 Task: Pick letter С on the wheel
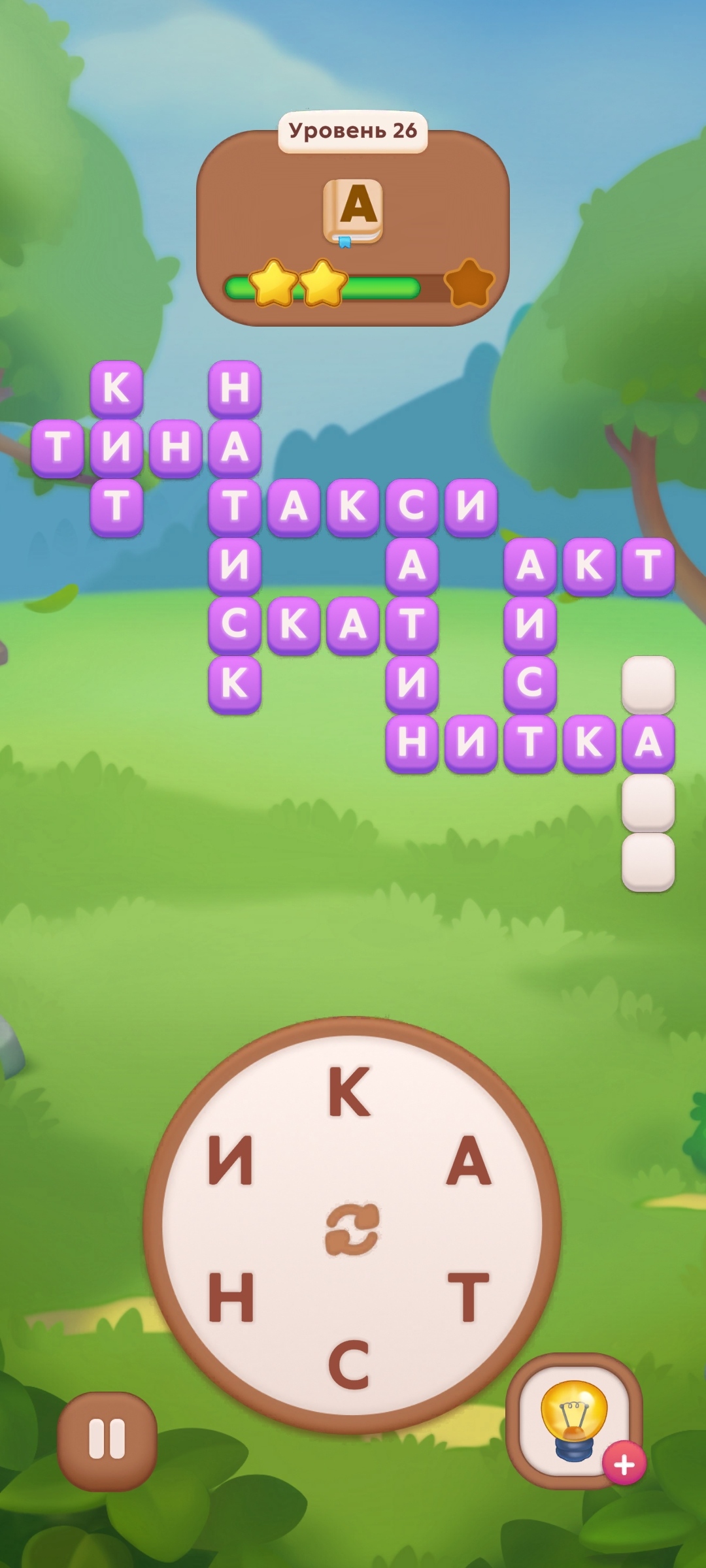[x=349, y=1364]
